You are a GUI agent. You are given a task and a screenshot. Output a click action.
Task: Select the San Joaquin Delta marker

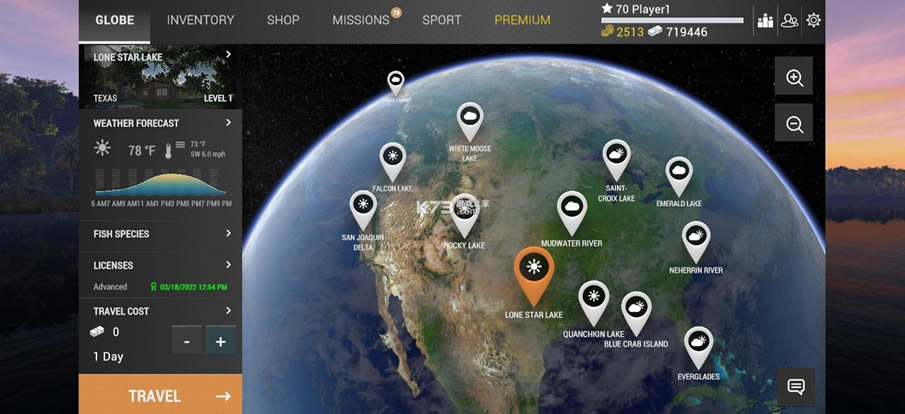[363, 209]
